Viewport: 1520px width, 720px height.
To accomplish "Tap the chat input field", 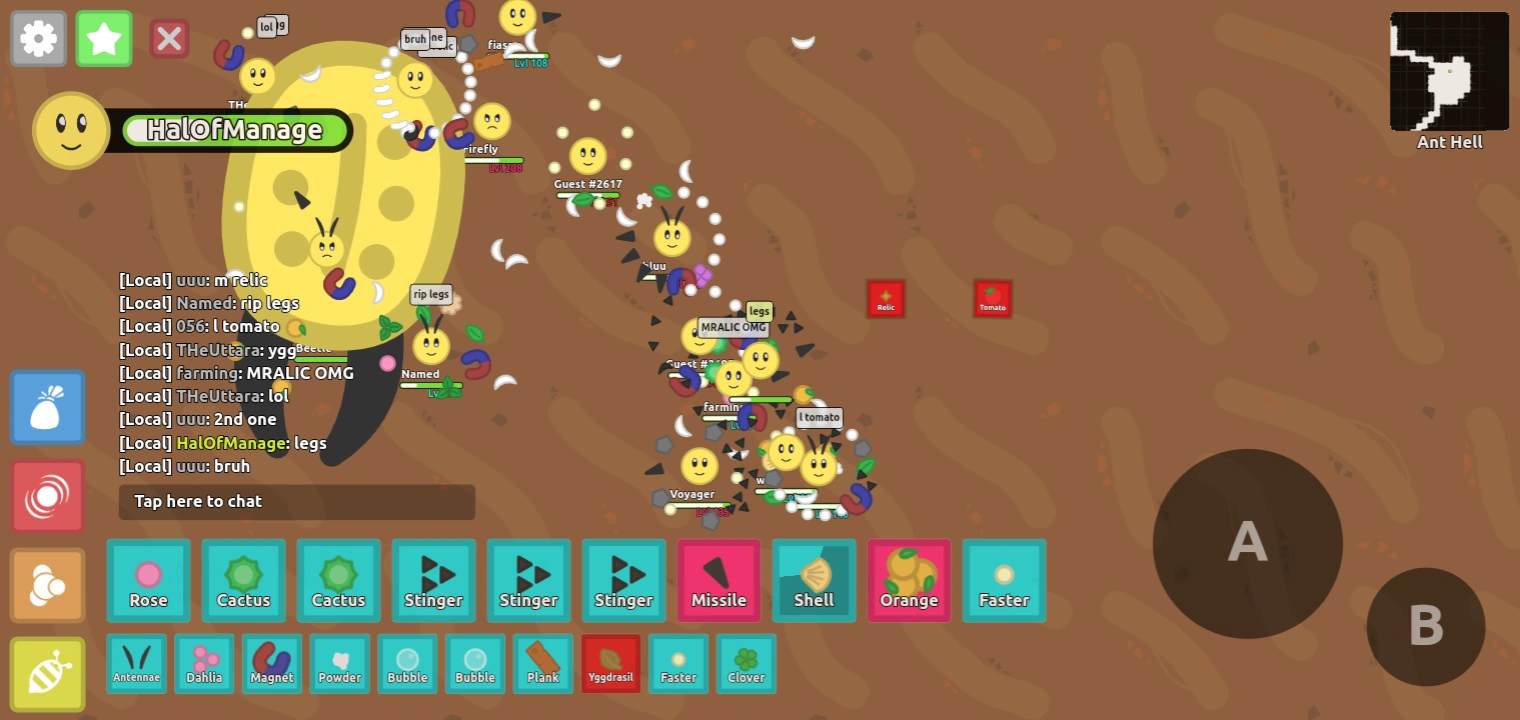I will [296, 501].
